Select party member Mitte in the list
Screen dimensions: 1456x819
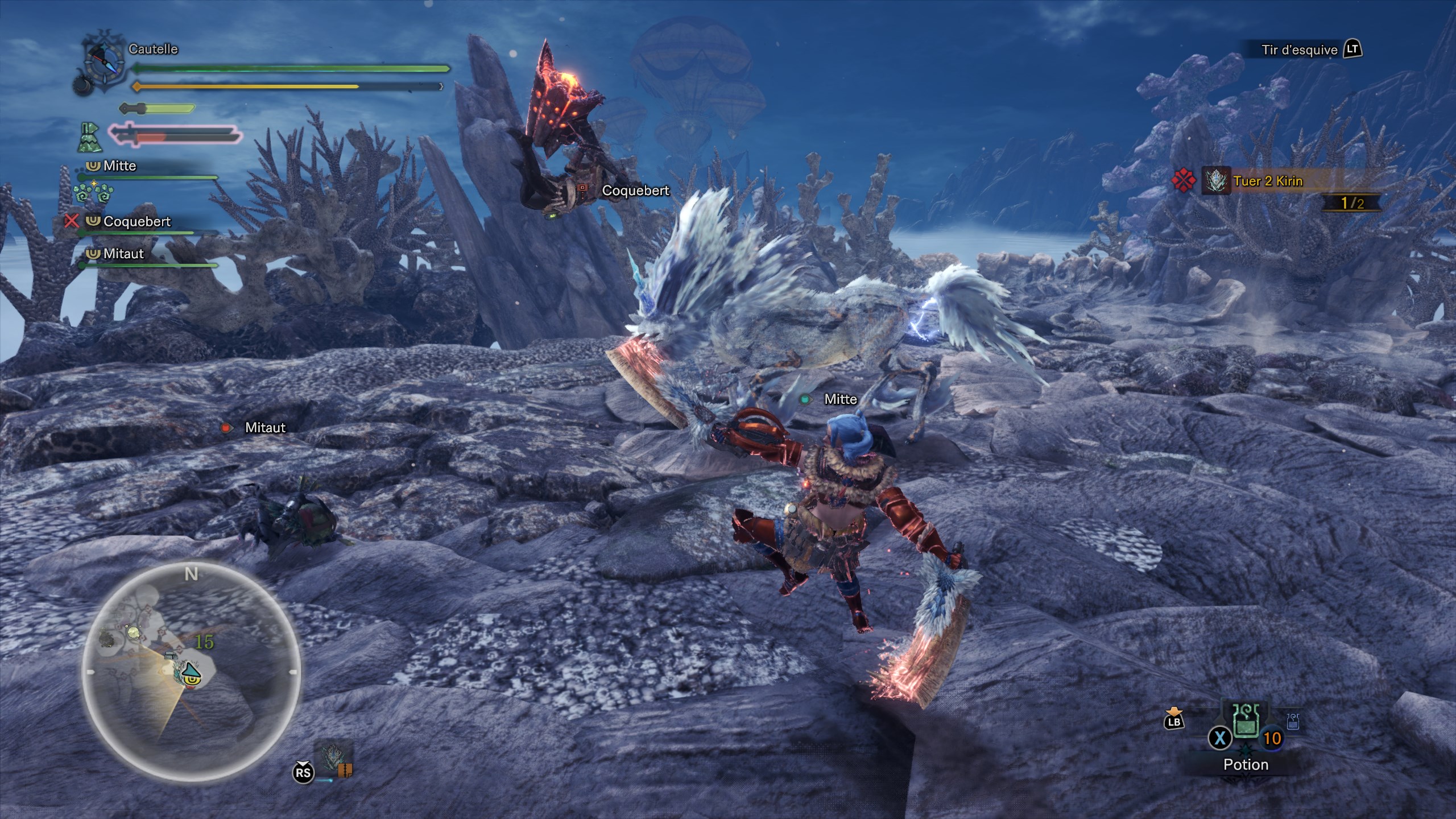[120, 166]
